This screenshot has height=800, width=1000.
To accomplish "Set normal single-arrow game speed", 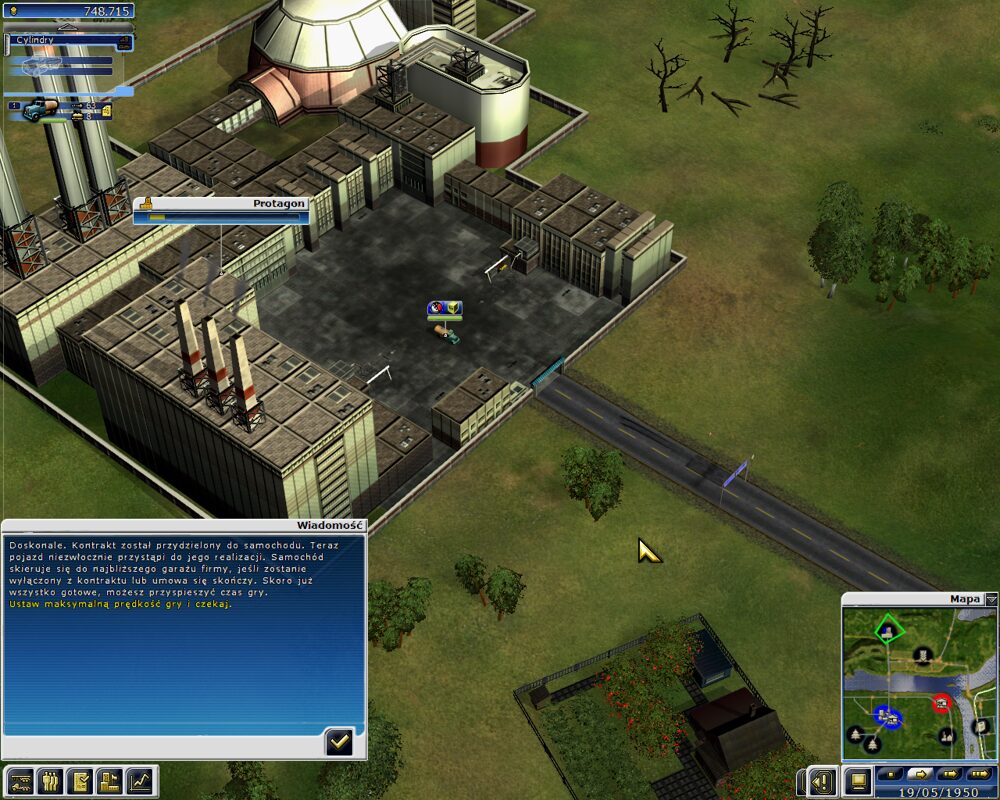I will tap(919, 773).
